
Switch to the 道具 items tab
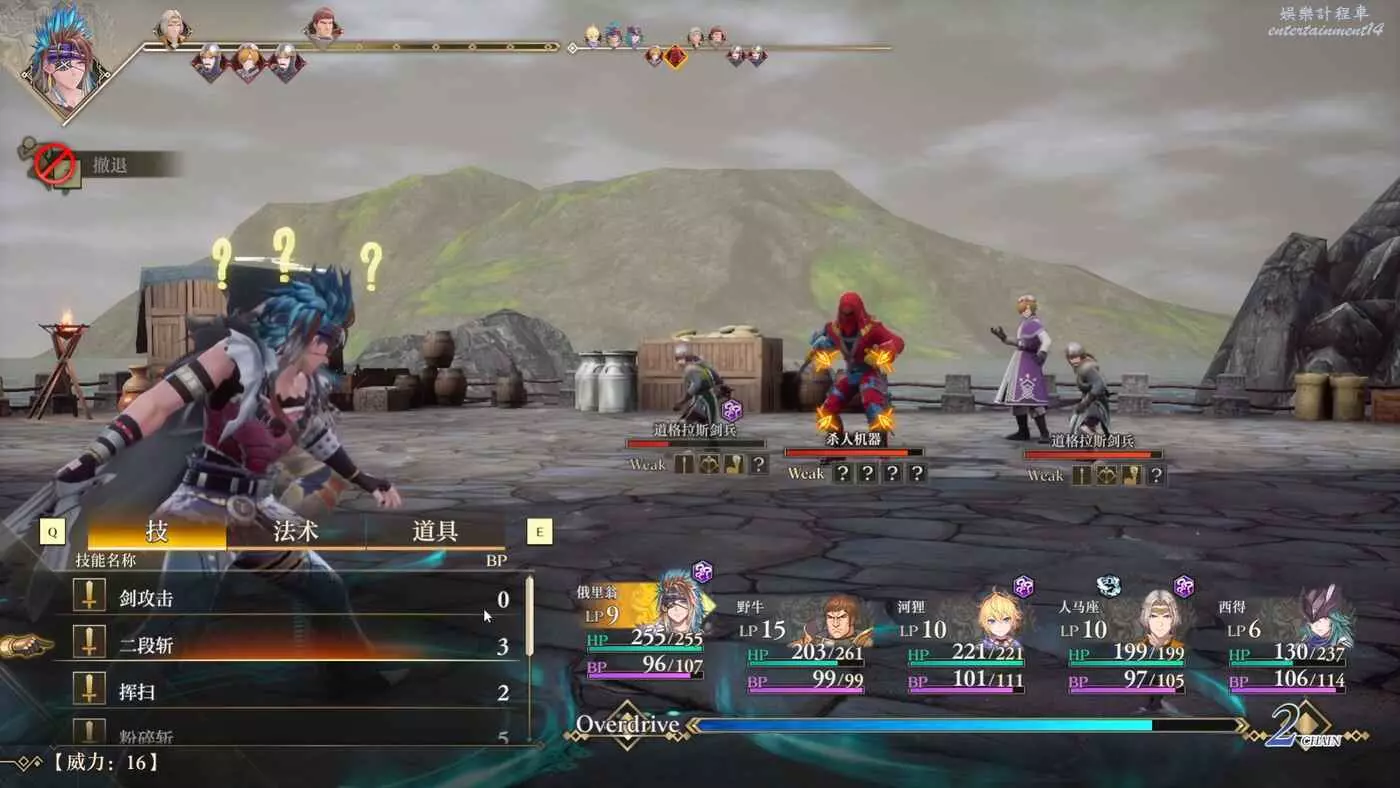[435, 532]
